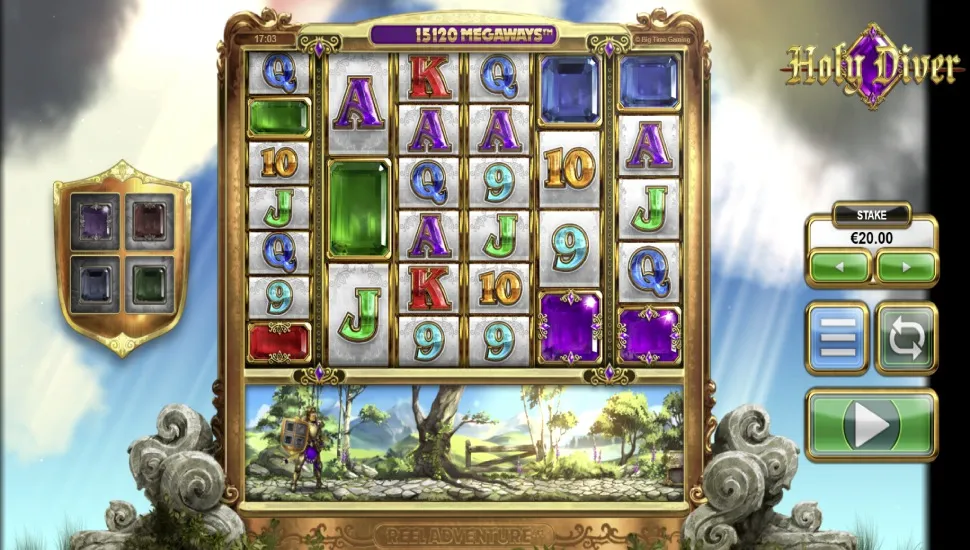The image size is (970, 550).
Task: Open the blue hamburger menu
Action: click(x=837, y=339)
